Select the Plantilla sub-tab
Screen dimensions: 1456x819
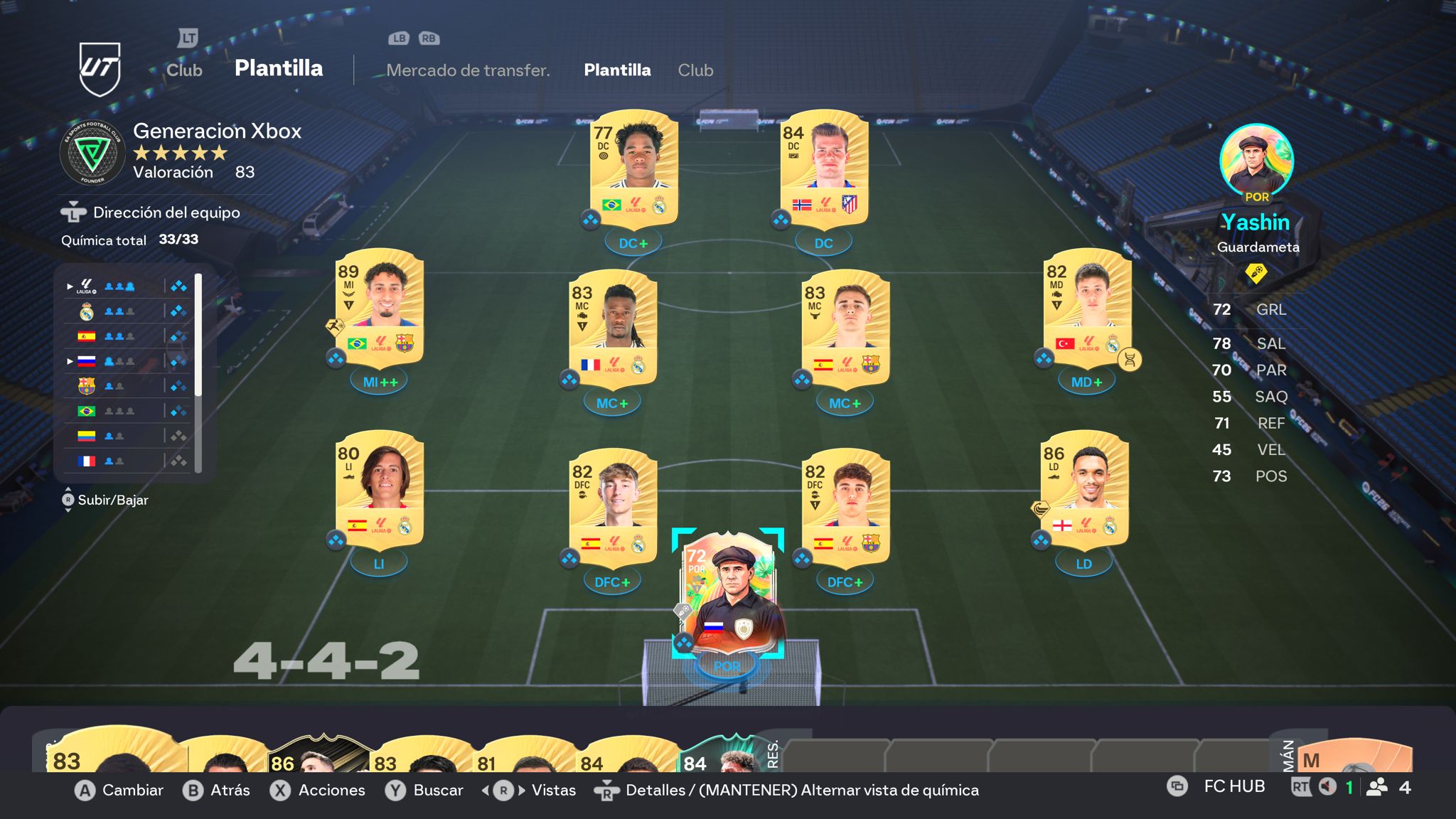point(617,70)
